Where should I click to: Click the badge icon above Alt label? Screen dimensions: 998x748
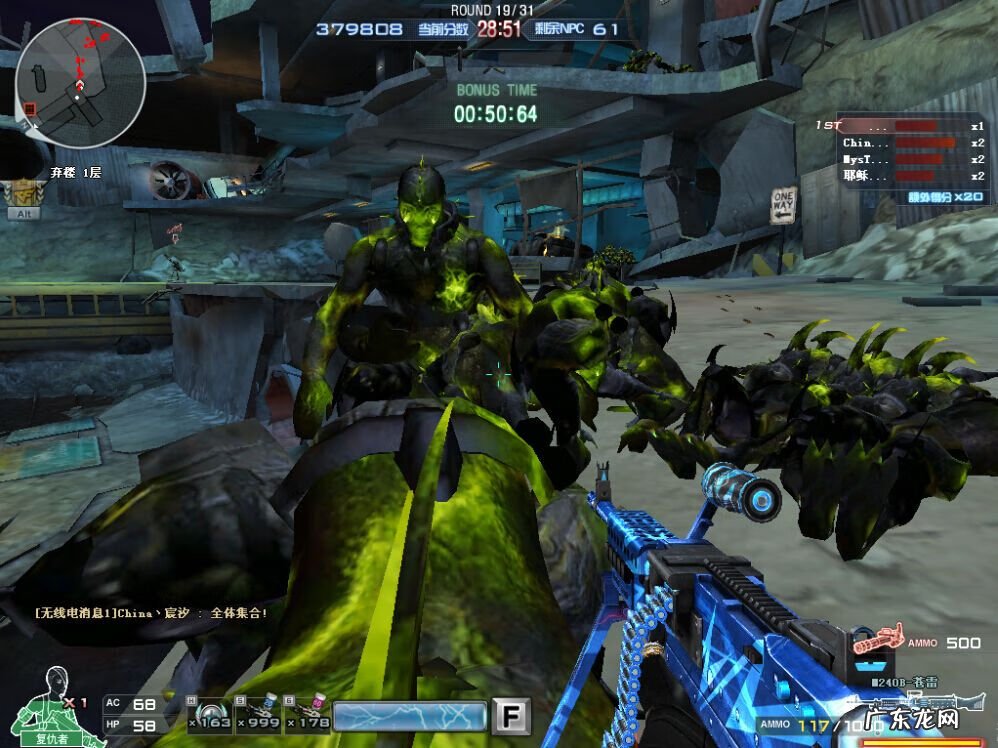[22, 191]
